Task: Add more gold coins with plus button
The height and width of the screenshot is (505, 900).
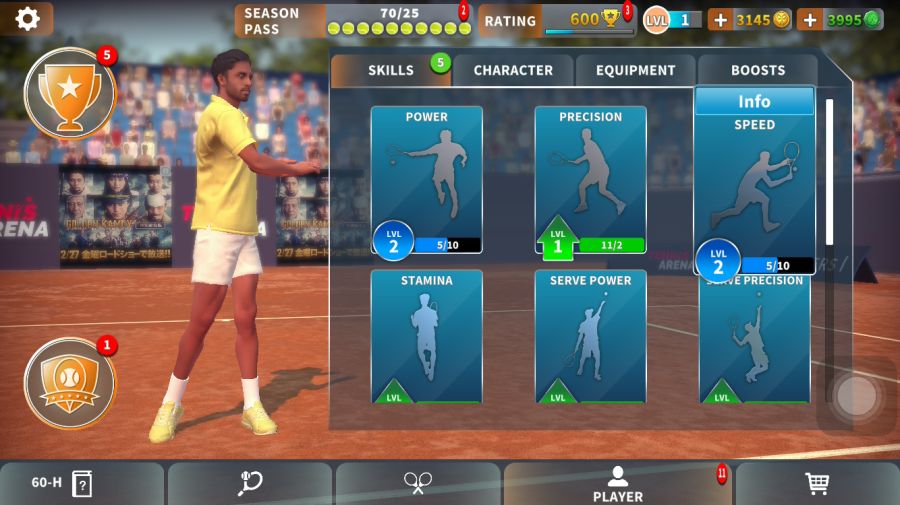Action: 720,19
